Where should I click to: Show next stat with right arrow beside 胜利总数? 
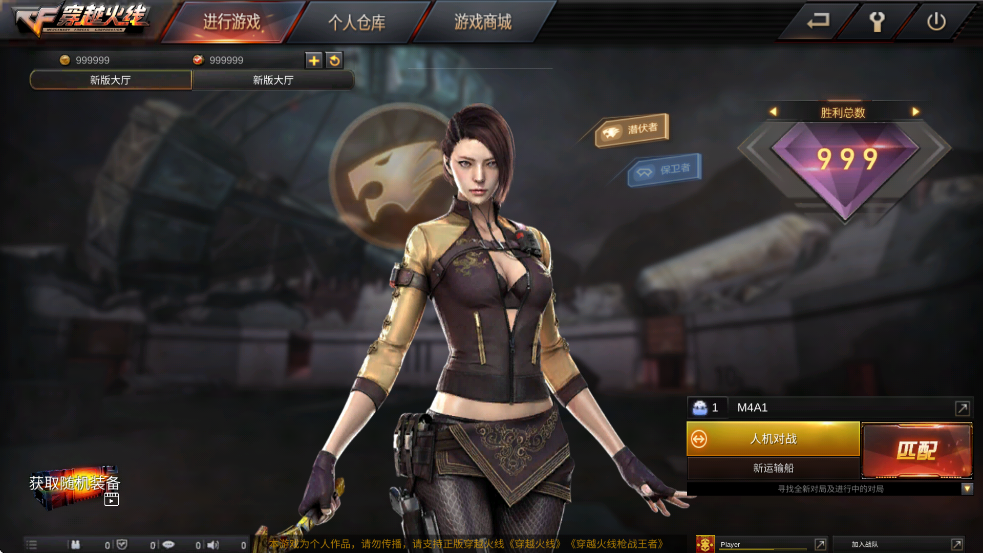point(915,112)
